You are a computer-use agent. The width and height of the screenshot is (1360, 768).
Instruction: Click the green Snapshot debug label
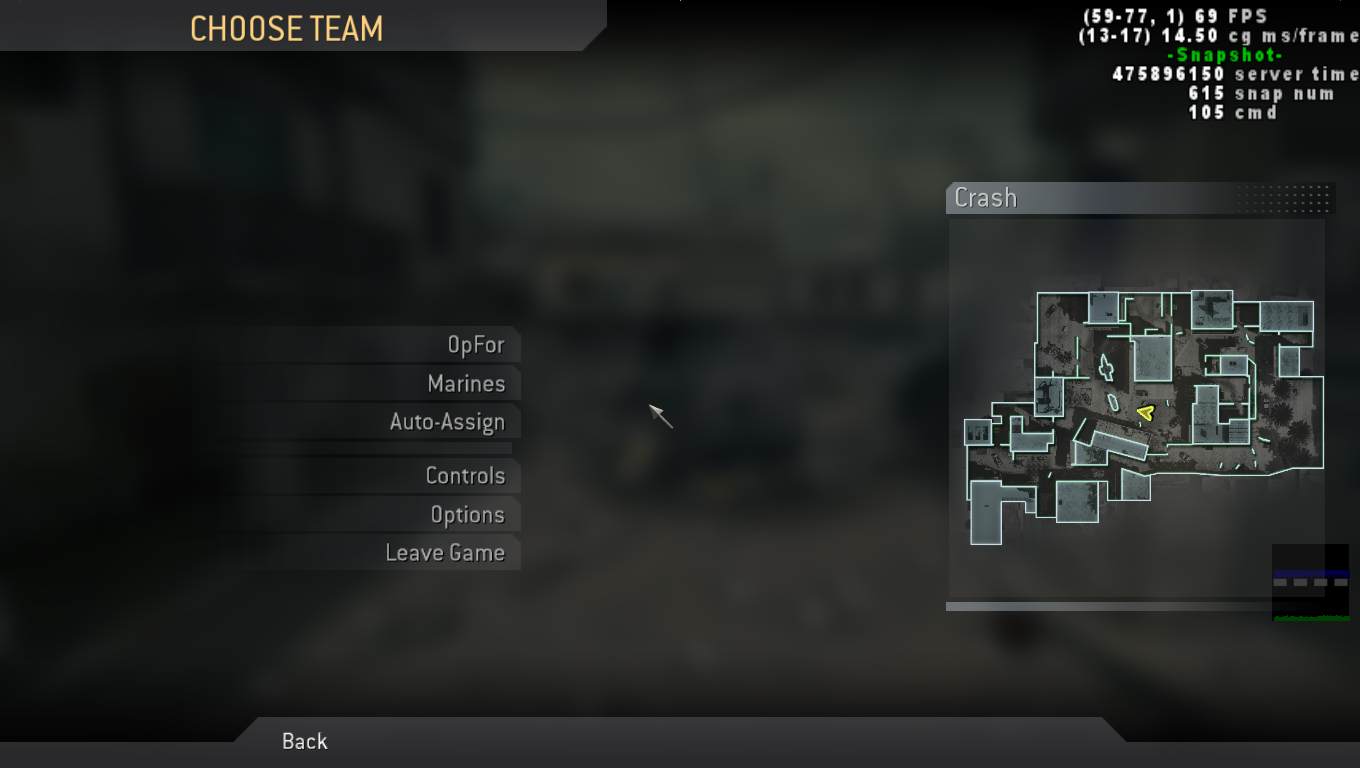click(x=1223, y=54)
